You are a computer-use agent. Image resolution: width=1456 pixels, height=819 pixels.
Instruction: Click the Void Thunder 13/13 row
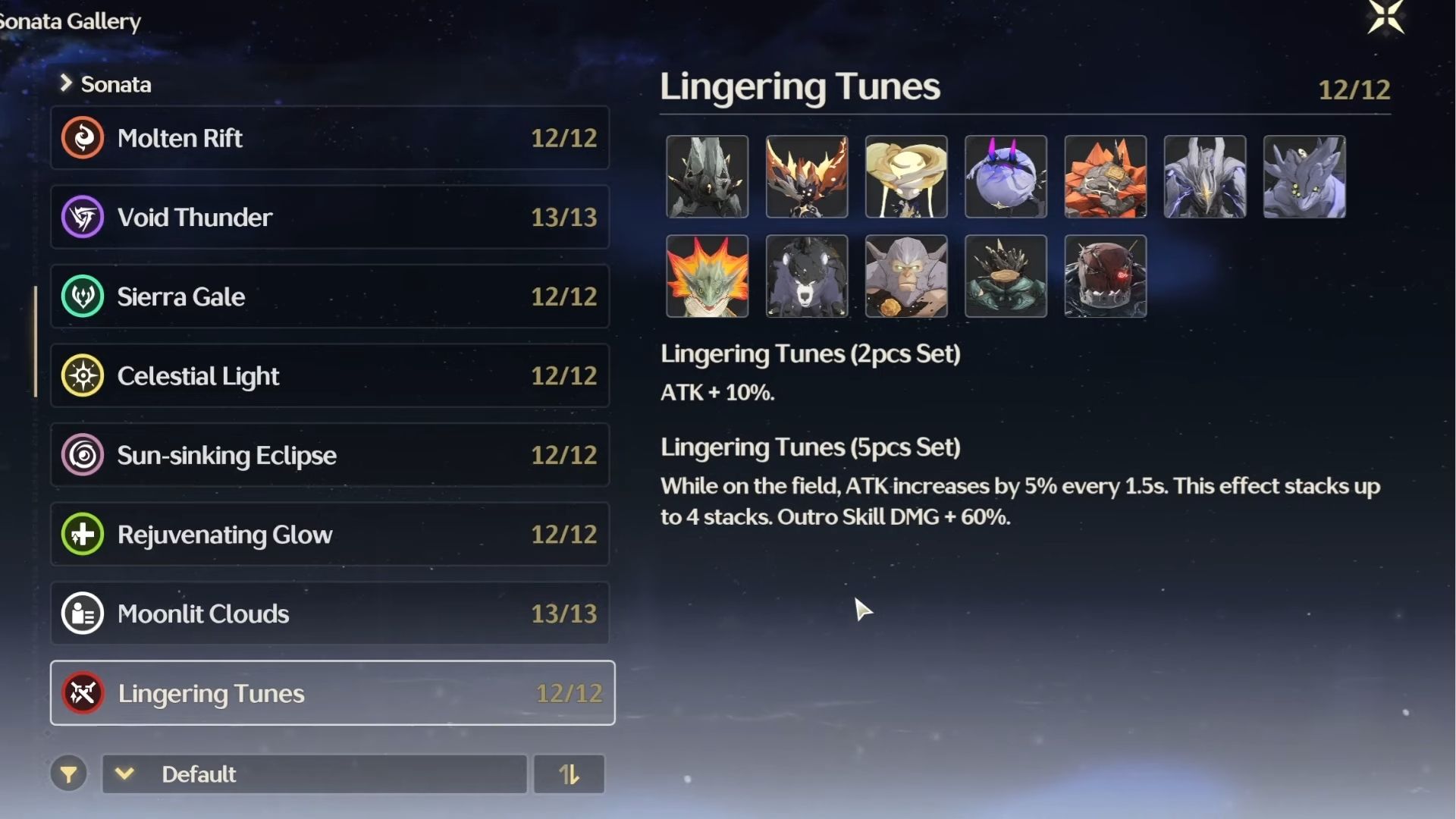330,217
